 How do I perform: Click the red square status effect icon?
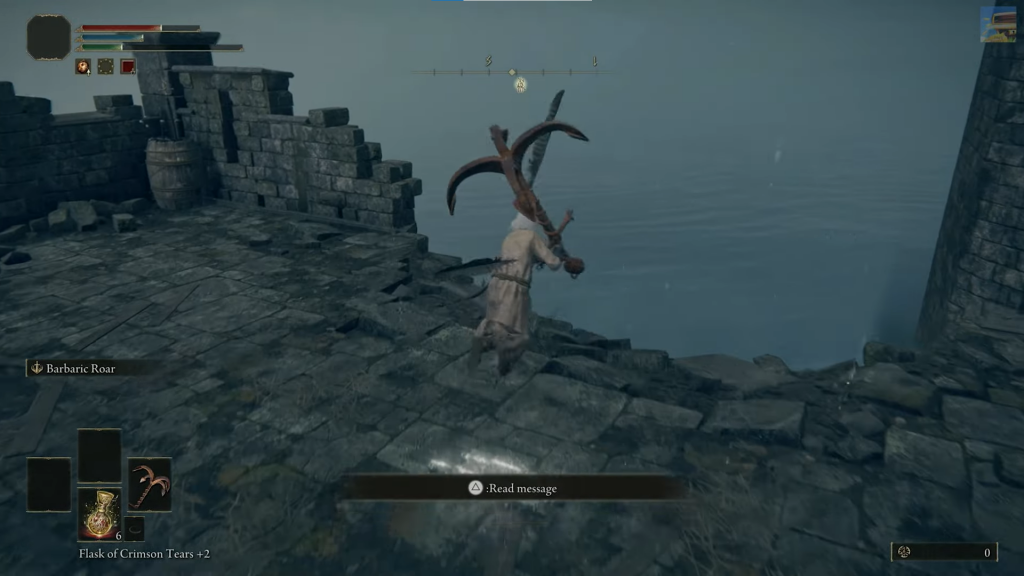(x=128, y=67)
